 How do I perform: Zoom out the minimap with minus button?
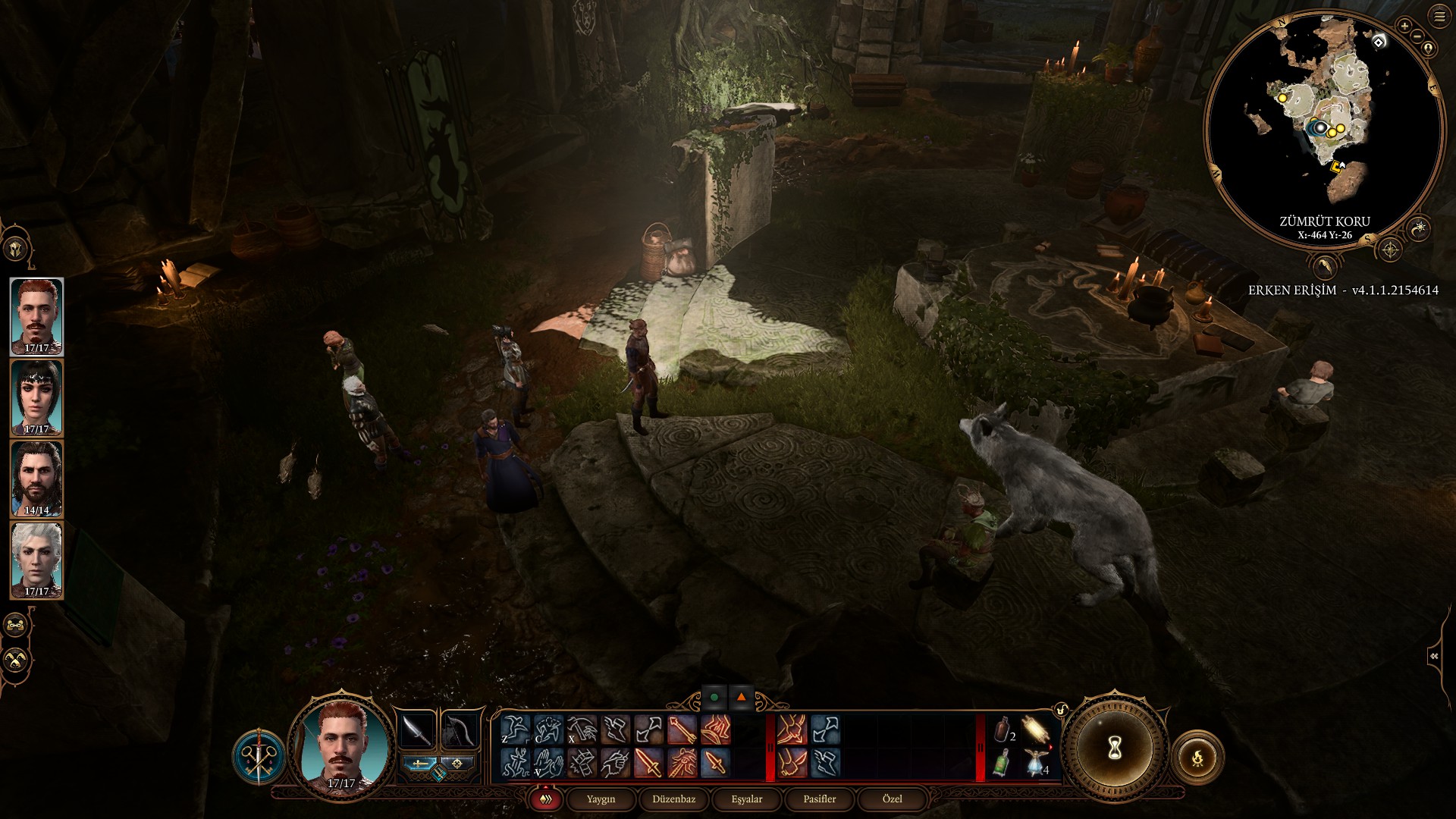tap(1416, 35)
